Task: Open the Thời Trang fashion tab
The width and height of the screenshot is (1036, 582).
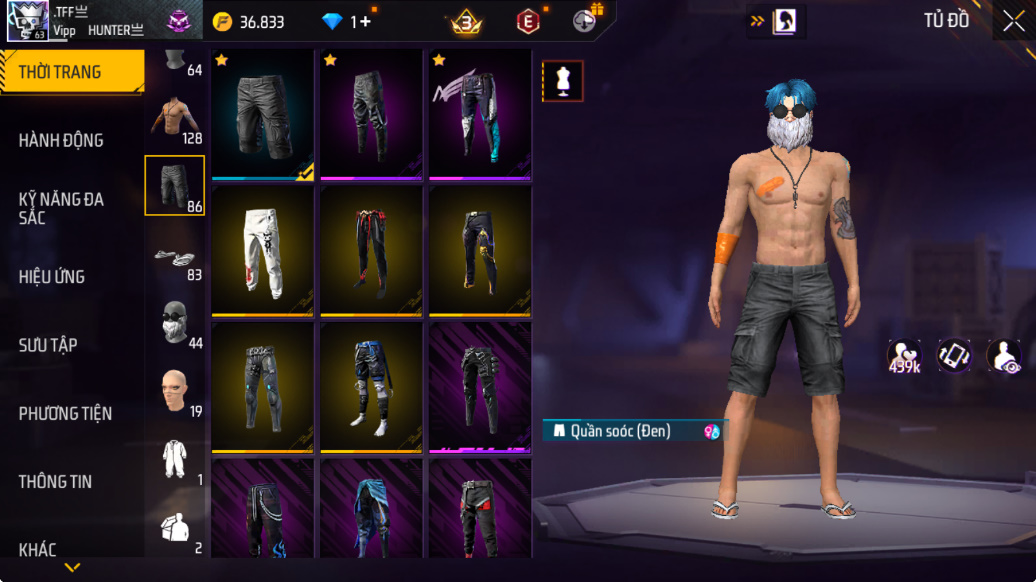Action: pos(70,72)
